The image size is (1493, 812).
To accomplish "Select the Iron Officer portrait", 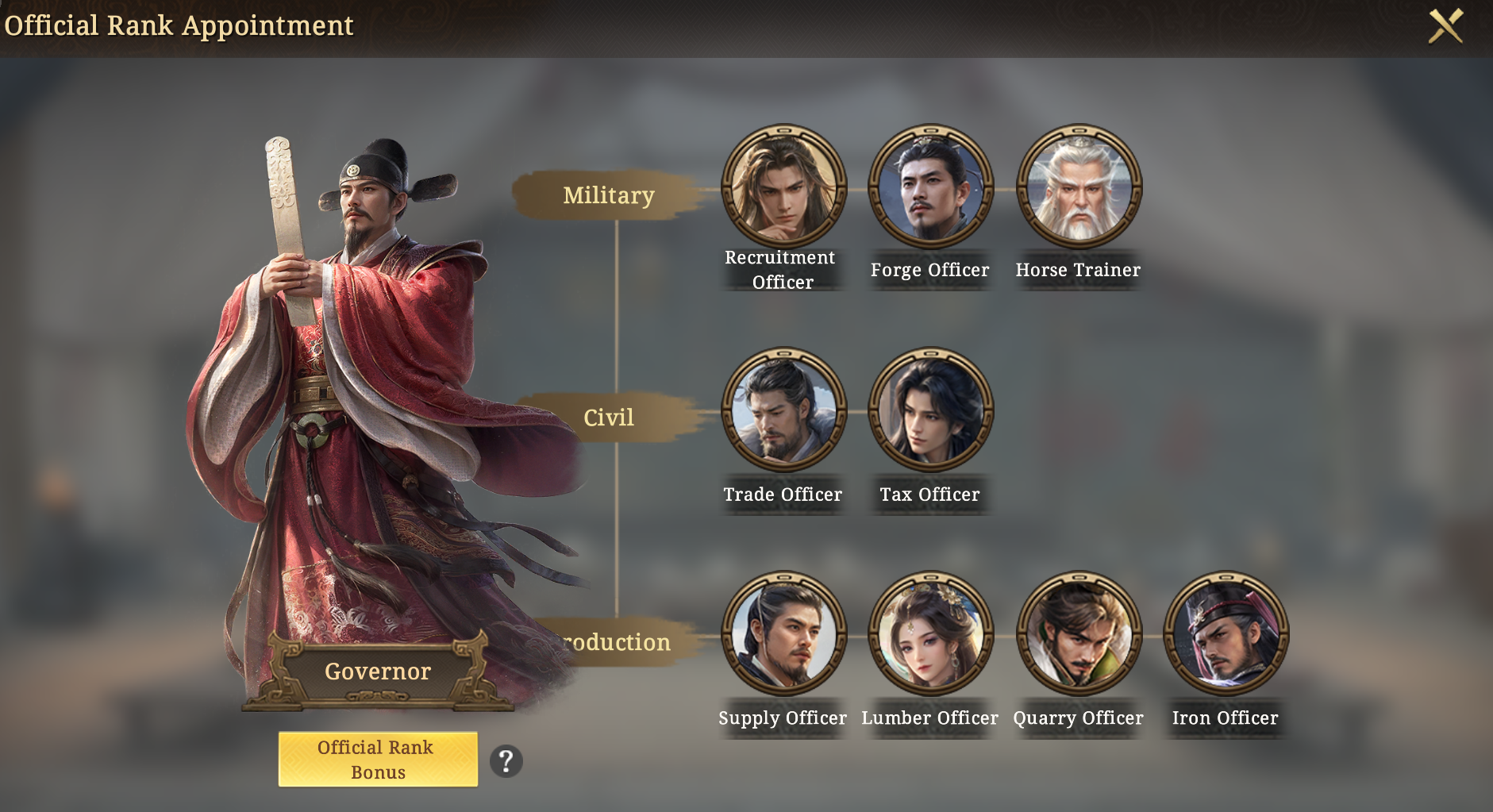I will [1226, 633].
